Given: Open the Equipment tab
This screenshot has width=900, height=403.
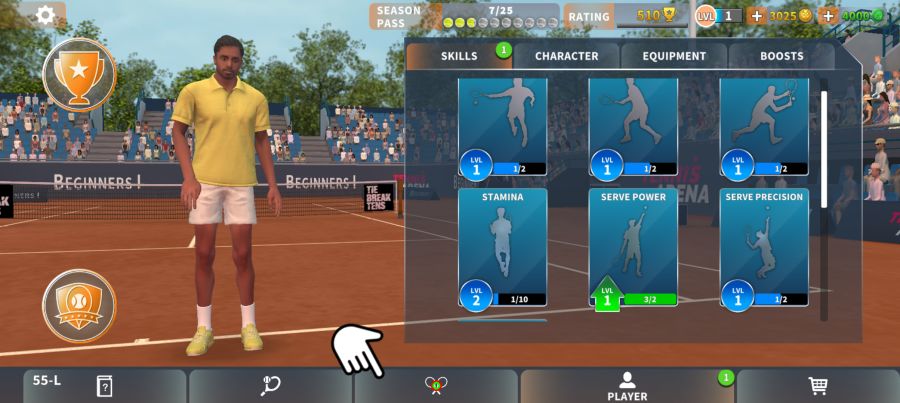Looking at the screenshot, I should (x=674, y=56).
